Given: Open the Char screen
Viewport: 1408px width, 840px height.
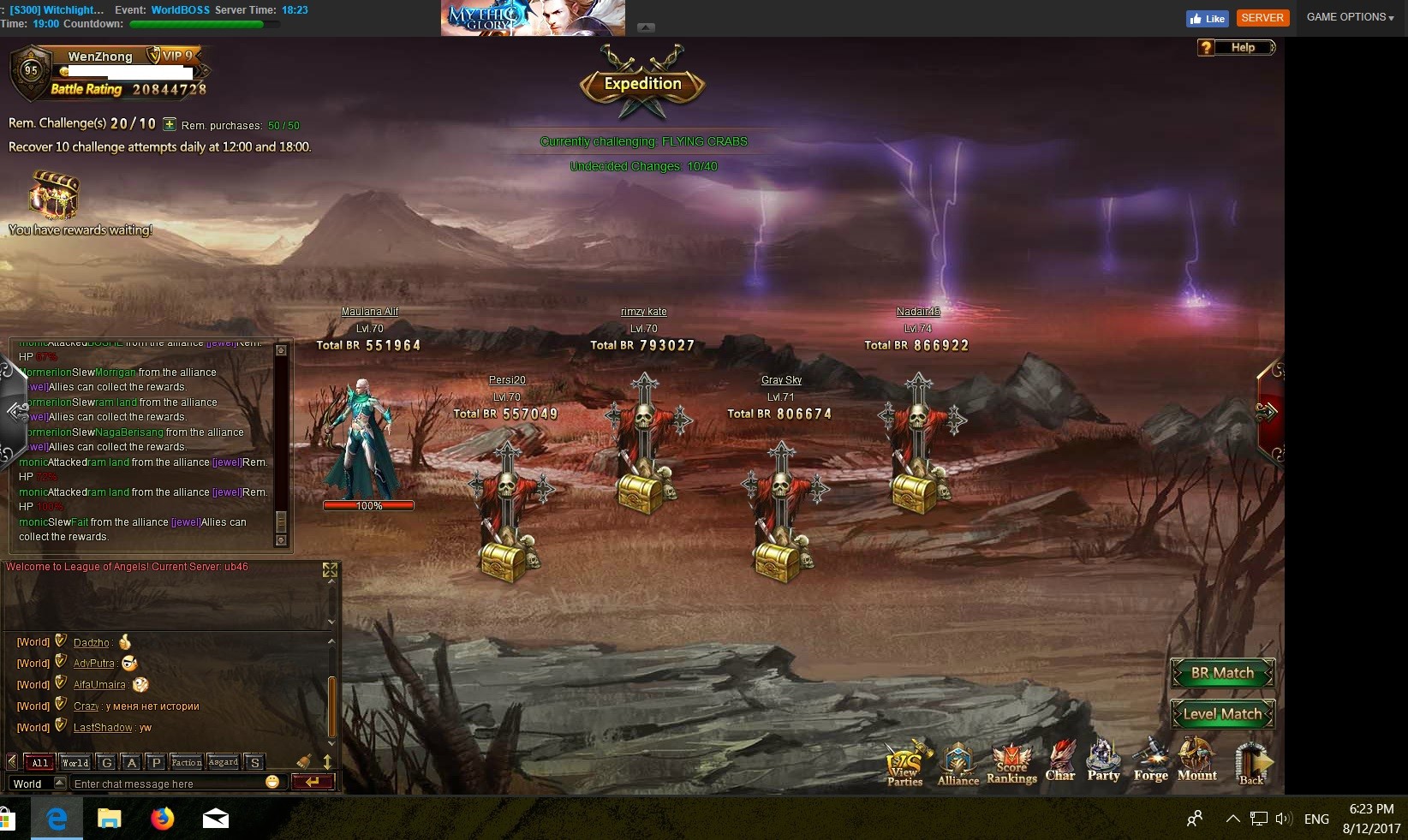Looking at the screenshot, I should tap(1060, 761).
